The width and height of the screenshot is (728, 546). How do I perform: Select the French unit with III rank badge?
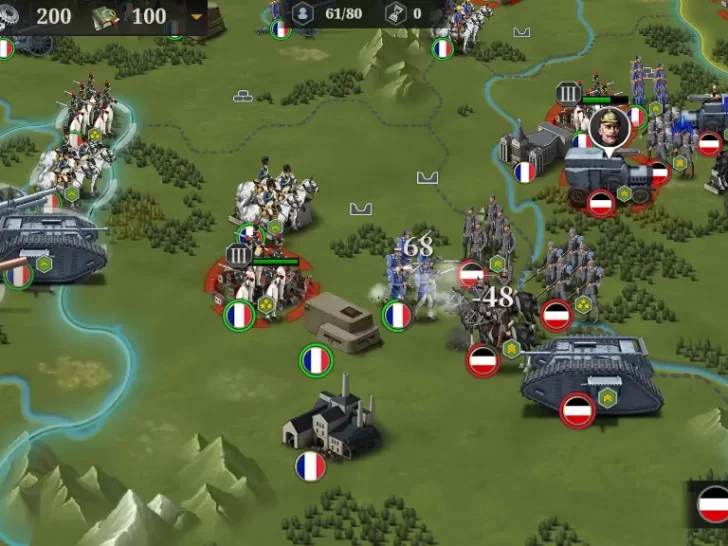point(262,285)
